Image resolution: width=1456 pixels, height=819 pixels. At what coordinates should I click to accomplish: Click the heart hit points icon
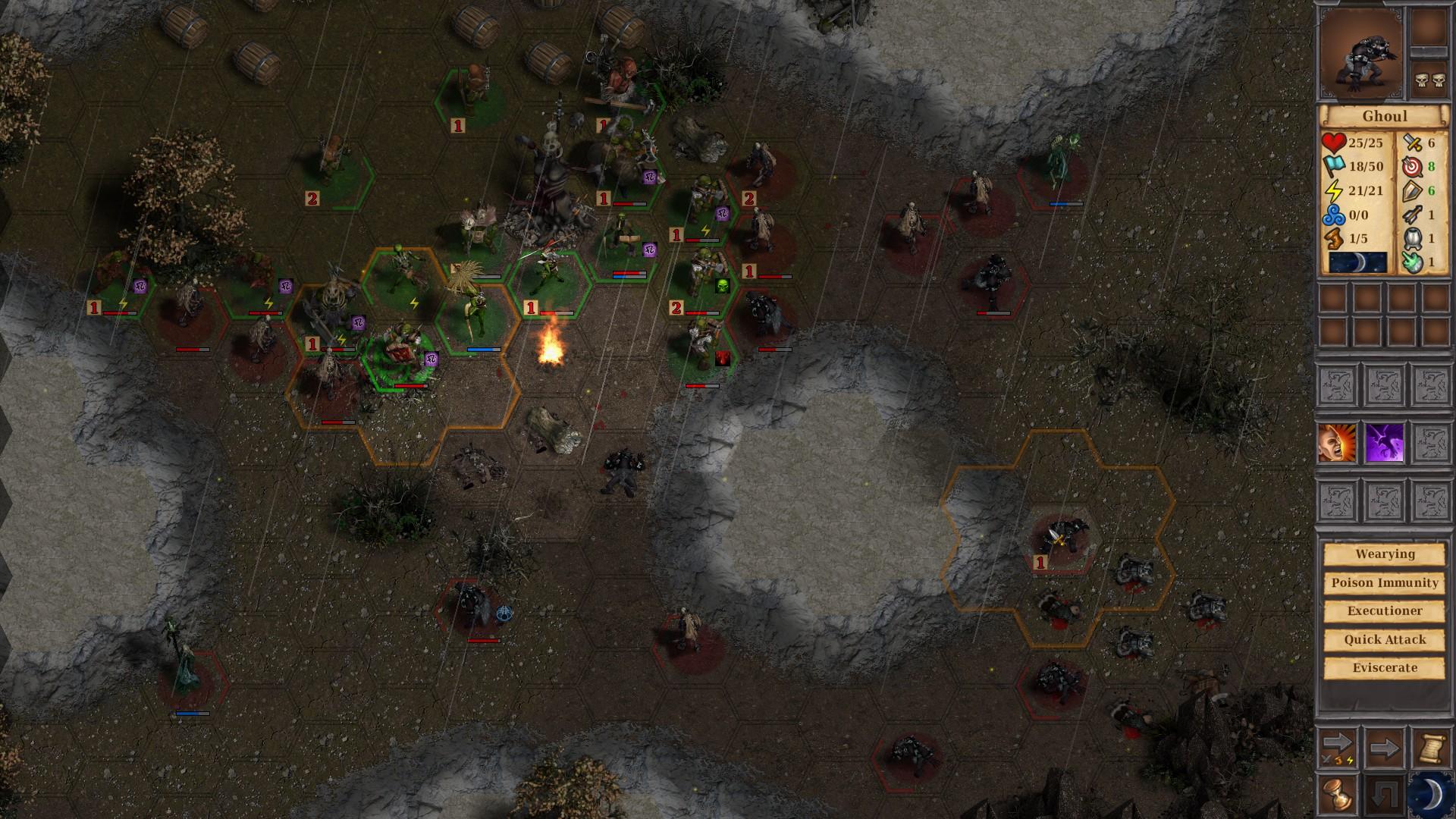tap(1336, 144)
